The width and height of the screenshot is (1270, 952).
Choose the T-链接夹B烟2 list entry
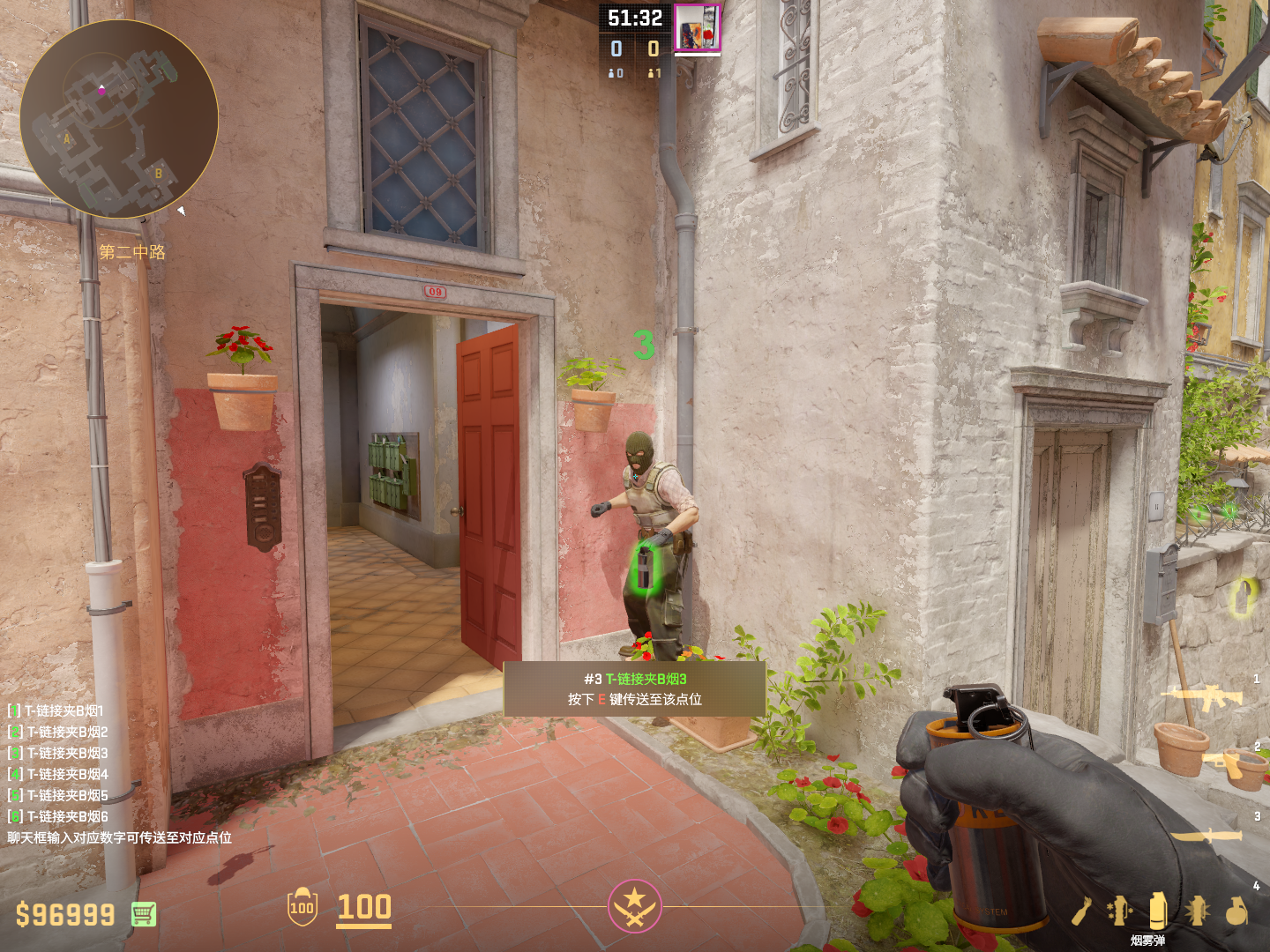(x=58, y=732)
